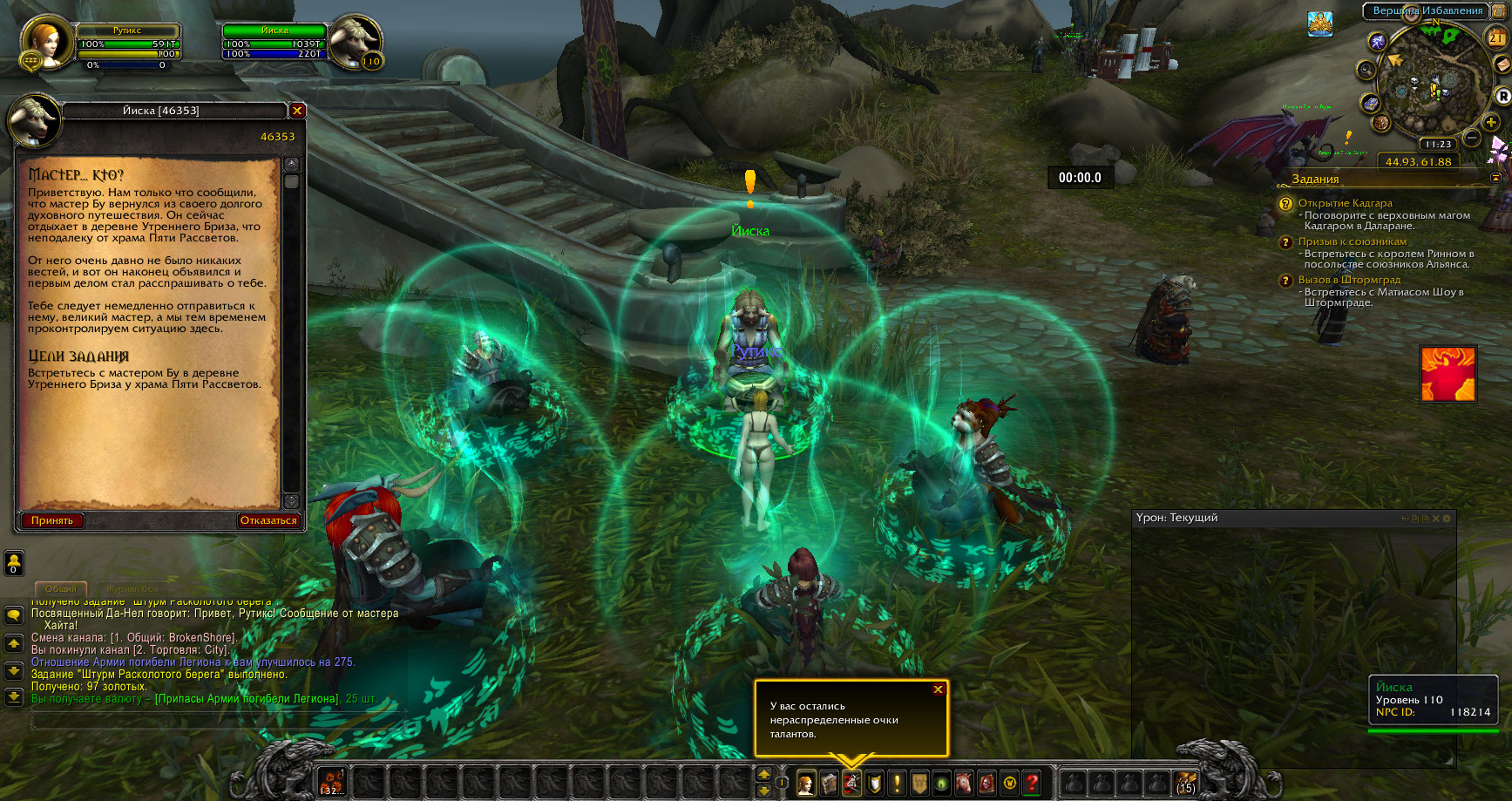Open the talents micro button
Screen dimensions: 1512x801
851,784
